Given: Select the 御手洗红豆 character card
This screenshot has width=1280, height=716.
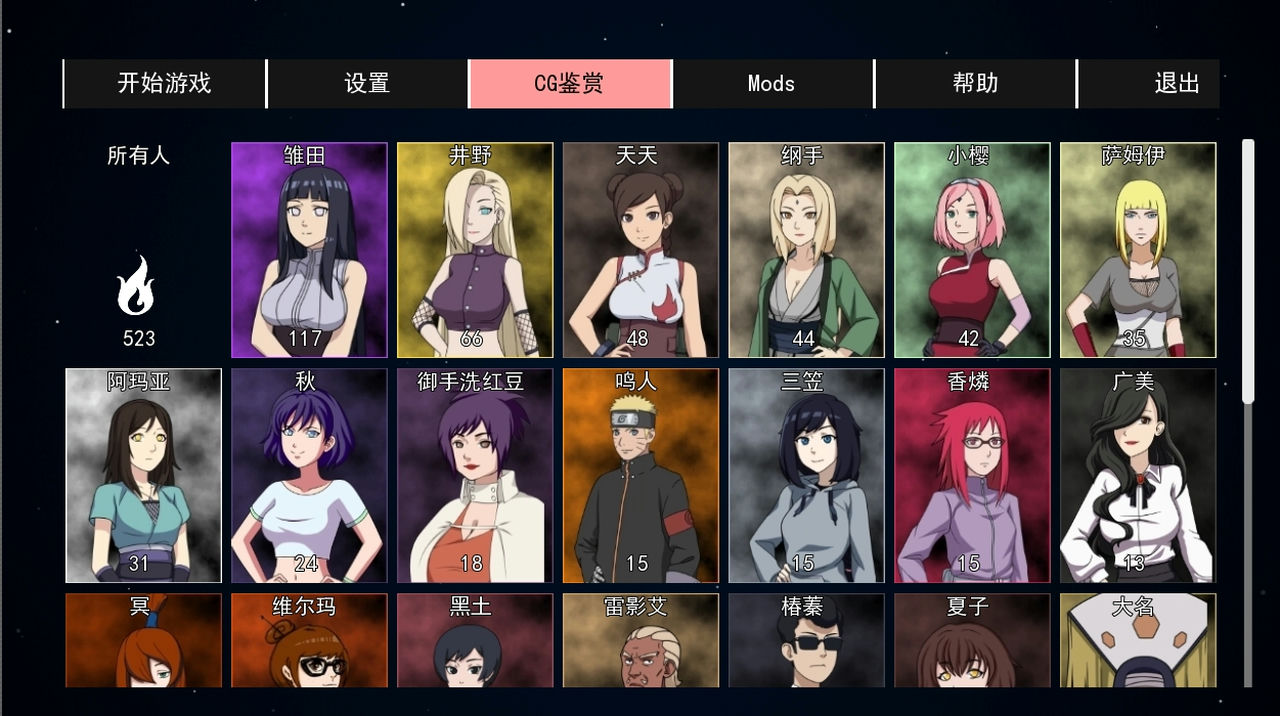Looking at the screenshot, I should [x=475, y=475].
